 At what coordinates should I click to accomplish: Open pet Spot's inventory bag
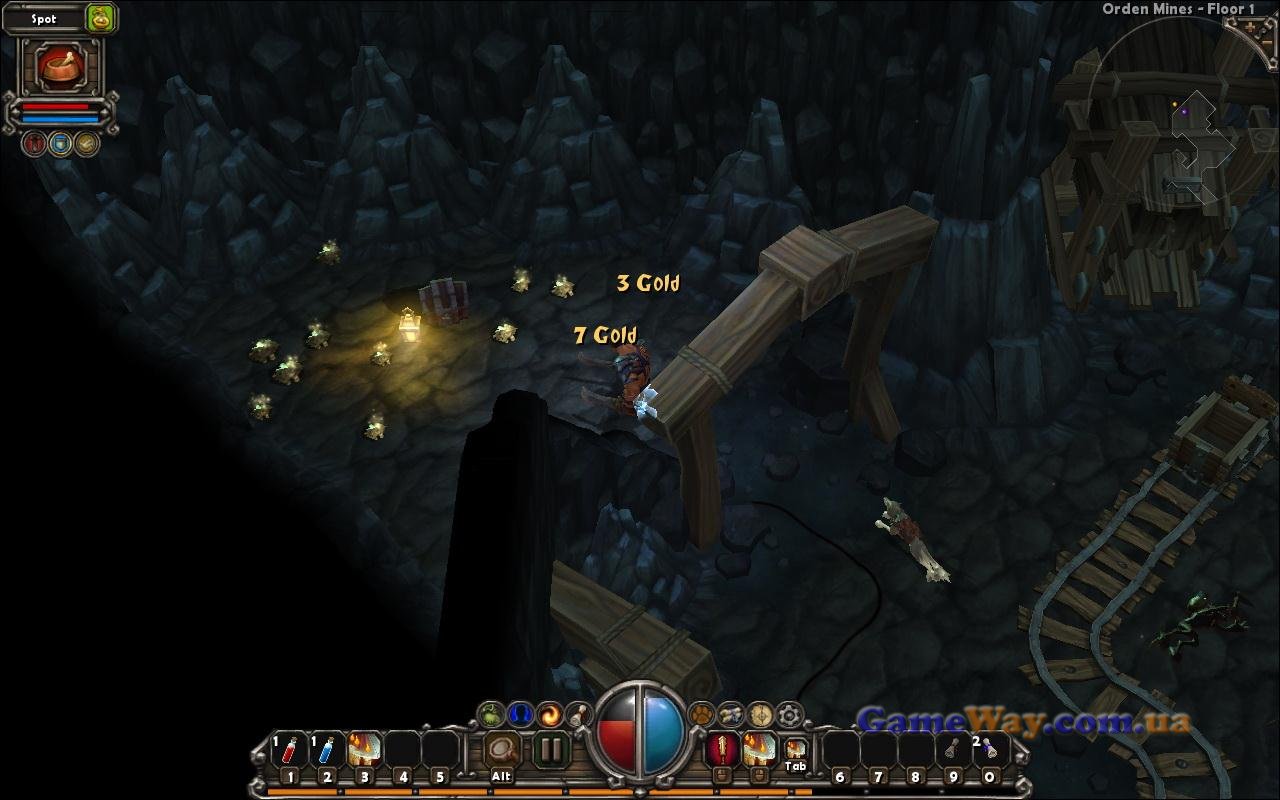pos(100,17)
